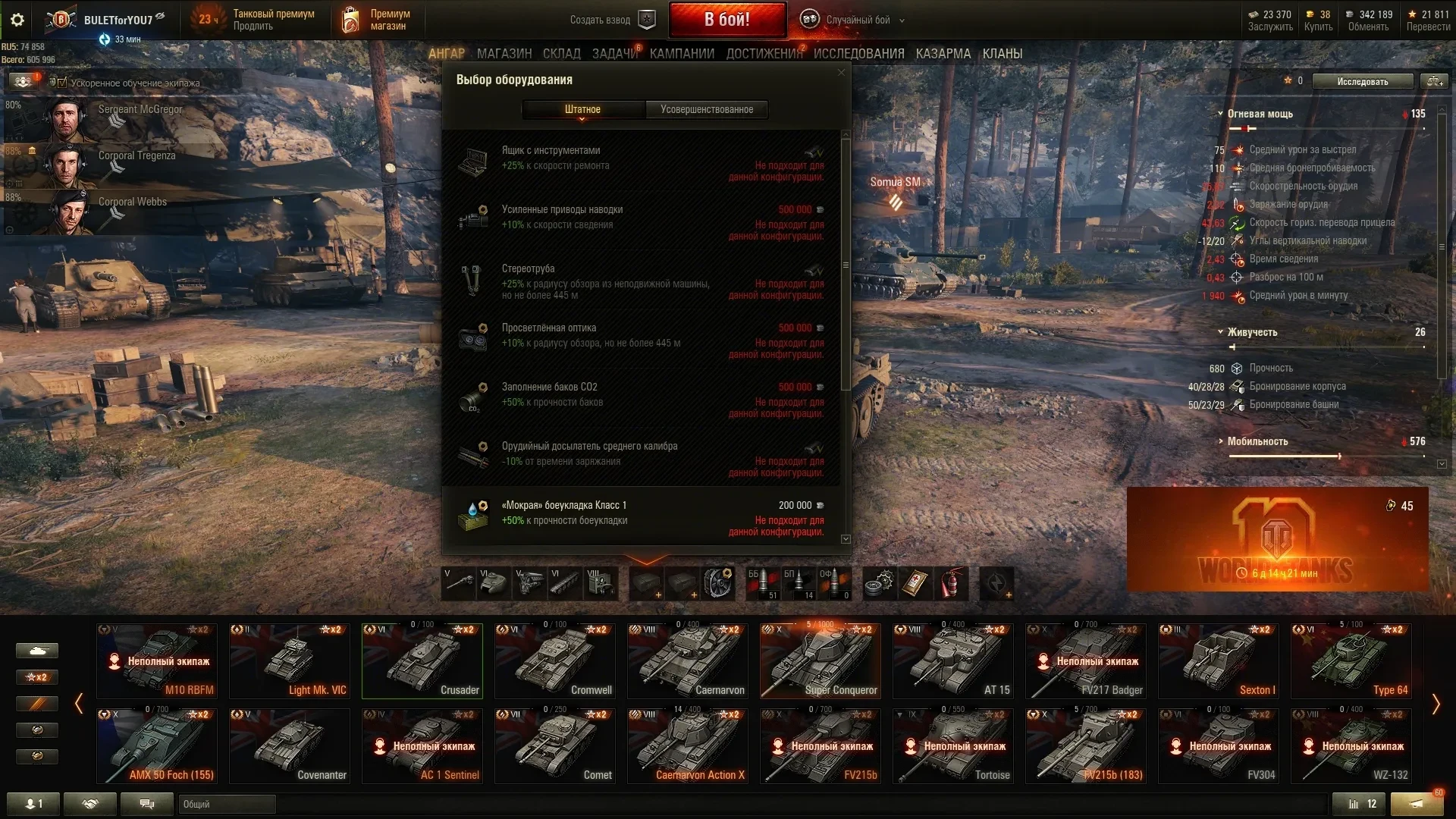Choose the Super Conqueror tank tile
This screenshot has width=1456, height=819.
click(x=820, y=661)
